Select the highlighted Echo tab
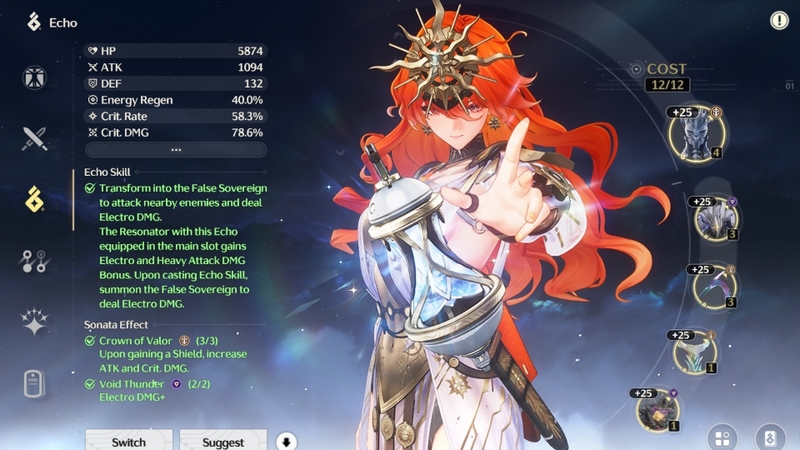Image resolution: width=800 pixels, height=450 pixels. (x=35, y=199)
